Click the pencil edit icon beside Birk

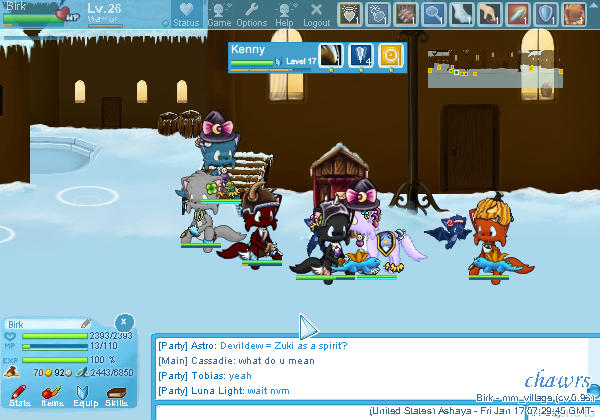87,323
